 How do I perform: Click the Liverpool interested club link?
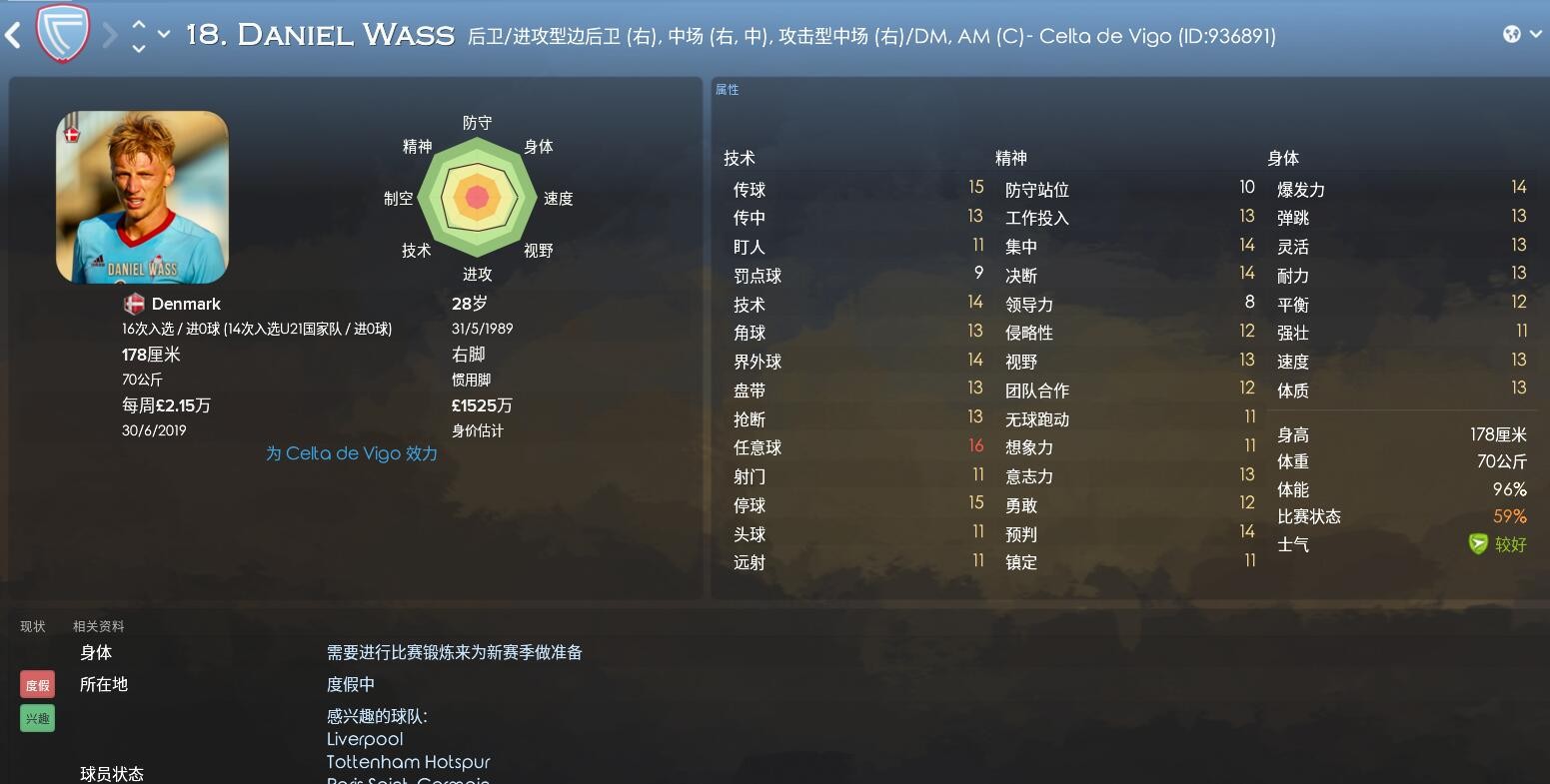[364, 739]
